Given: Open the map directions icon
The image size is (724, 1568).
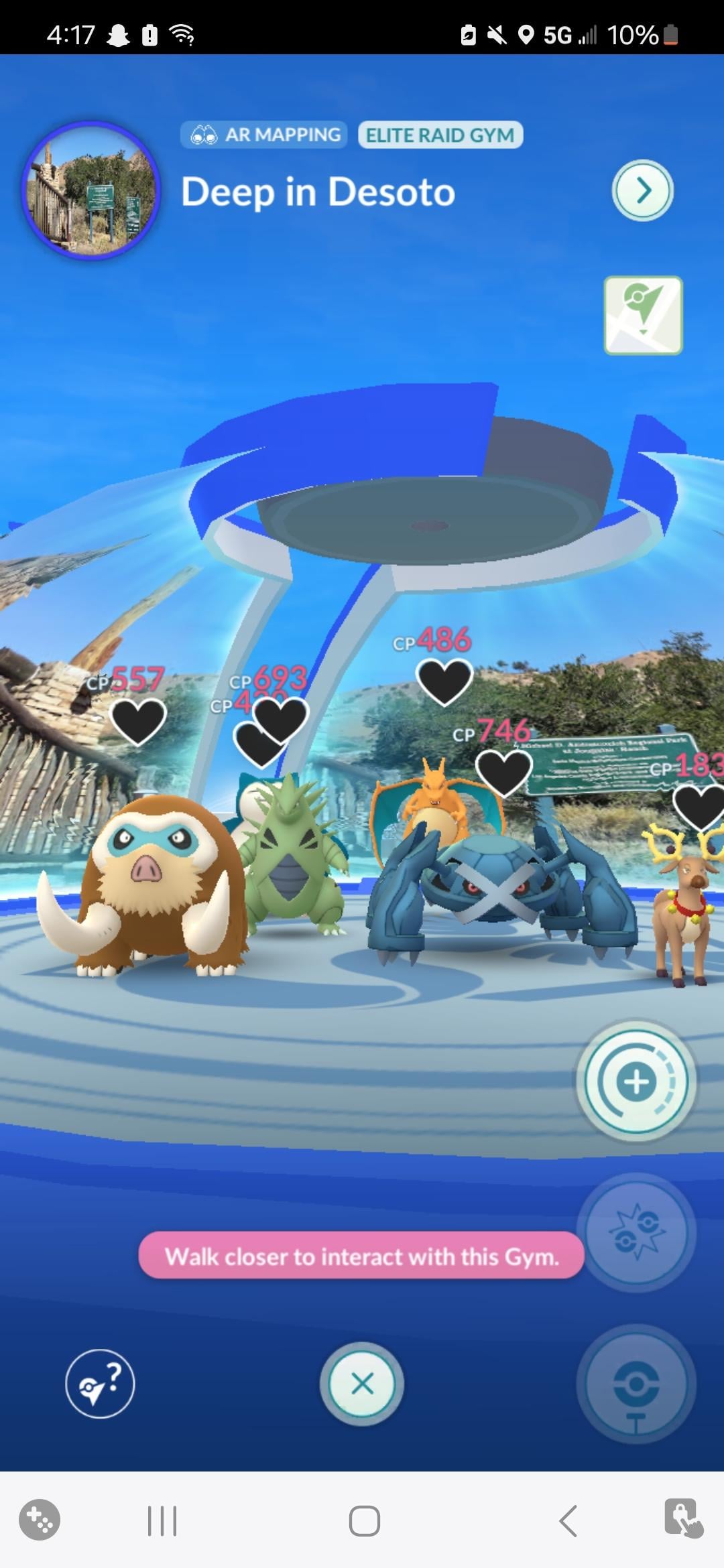Looking at the screenshot, I should click(643, 316).
